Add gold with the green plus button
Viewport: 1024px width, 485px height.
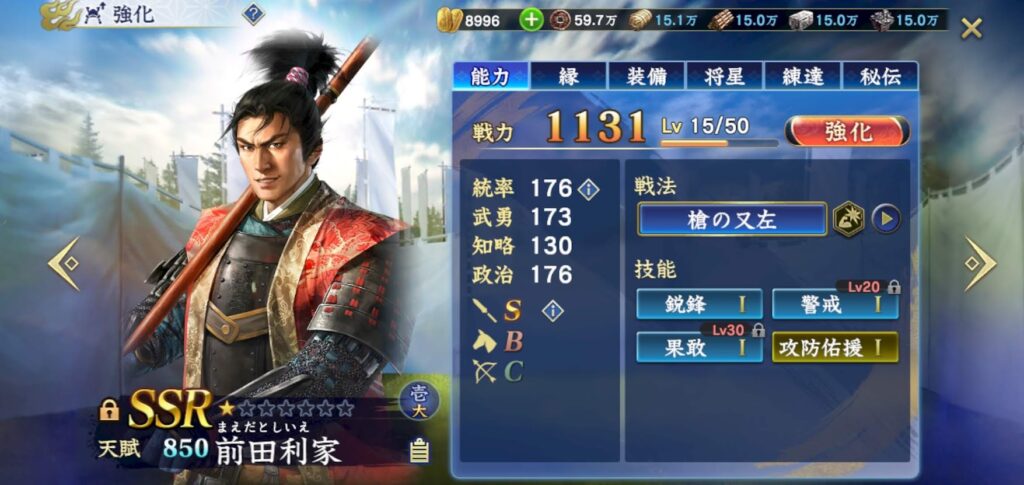[x=532, y=20]
